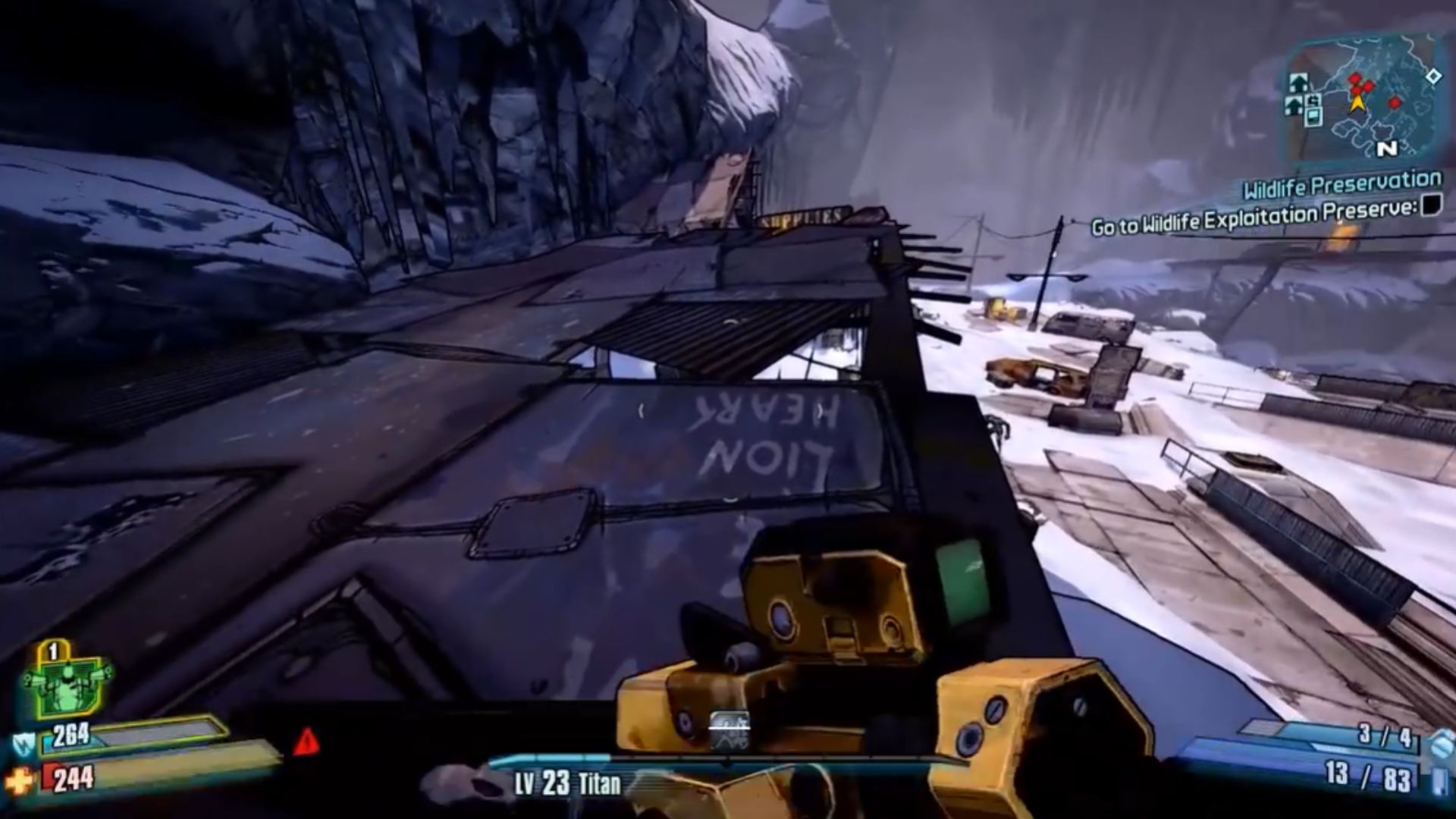
Task: Click the yellow player arrow on the minimap
Action: coord(1357,102)
